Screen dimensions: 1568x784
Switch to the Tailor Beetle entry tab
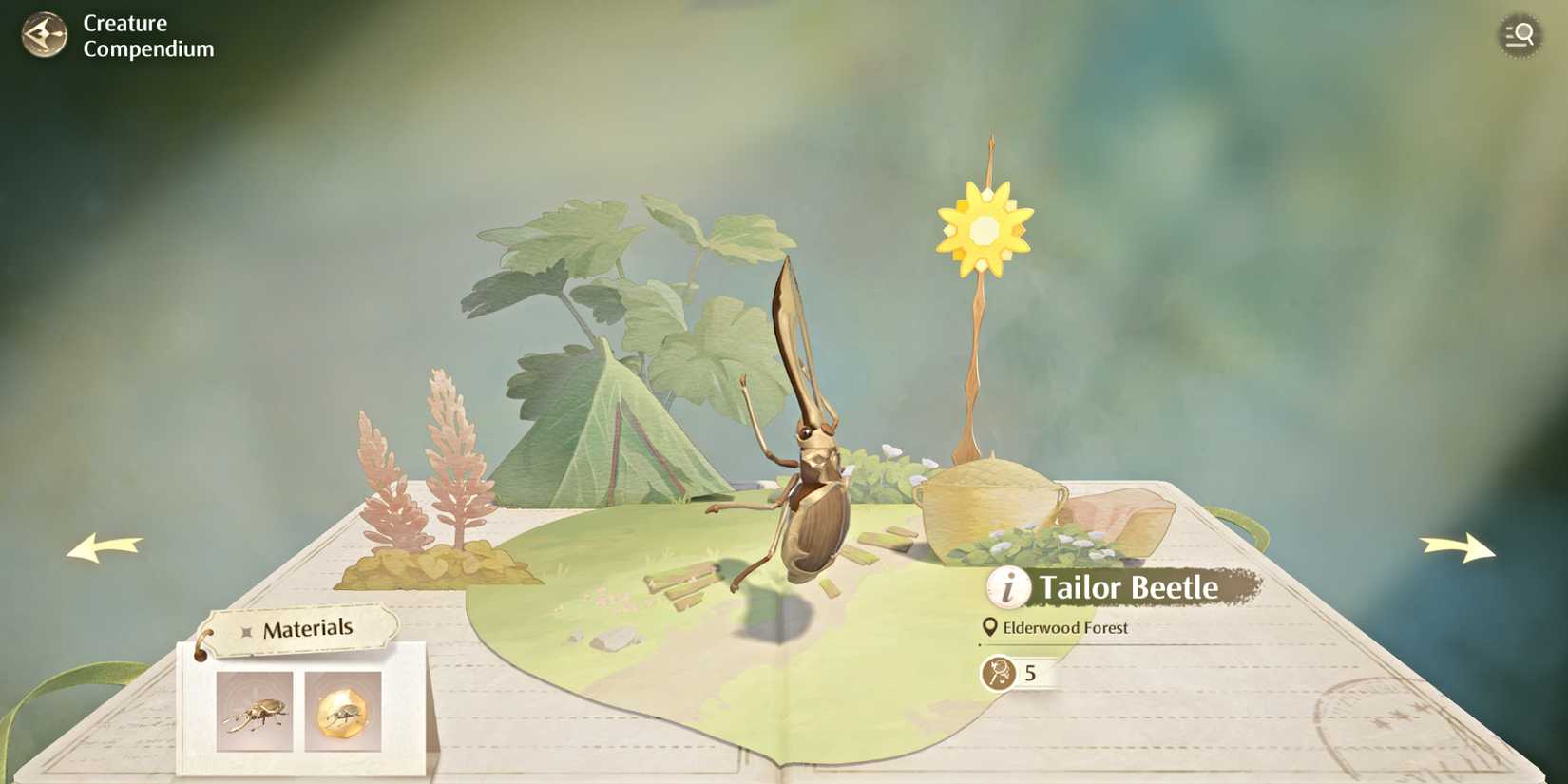1130,588
